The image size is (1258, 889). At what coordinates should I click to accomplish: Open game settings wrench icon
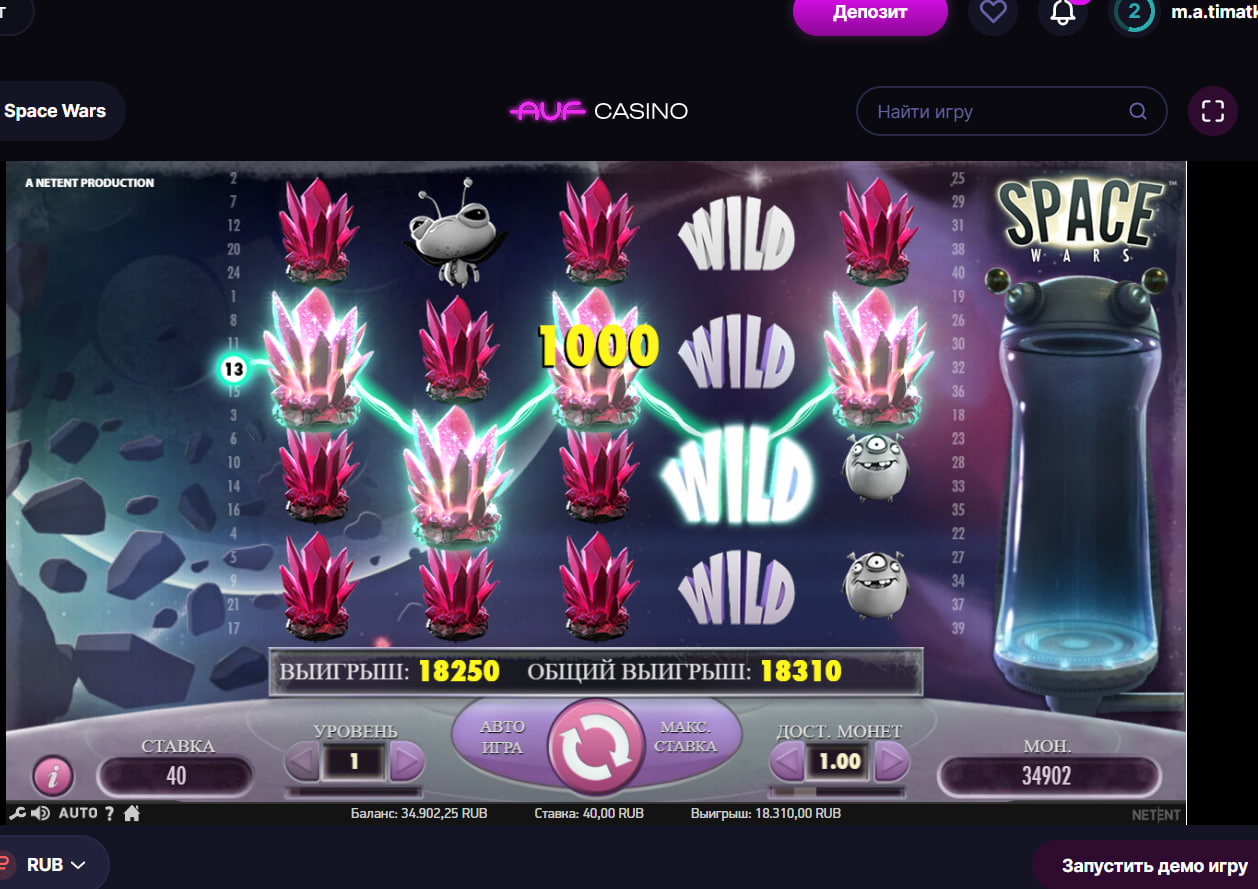tap(17, 814)
